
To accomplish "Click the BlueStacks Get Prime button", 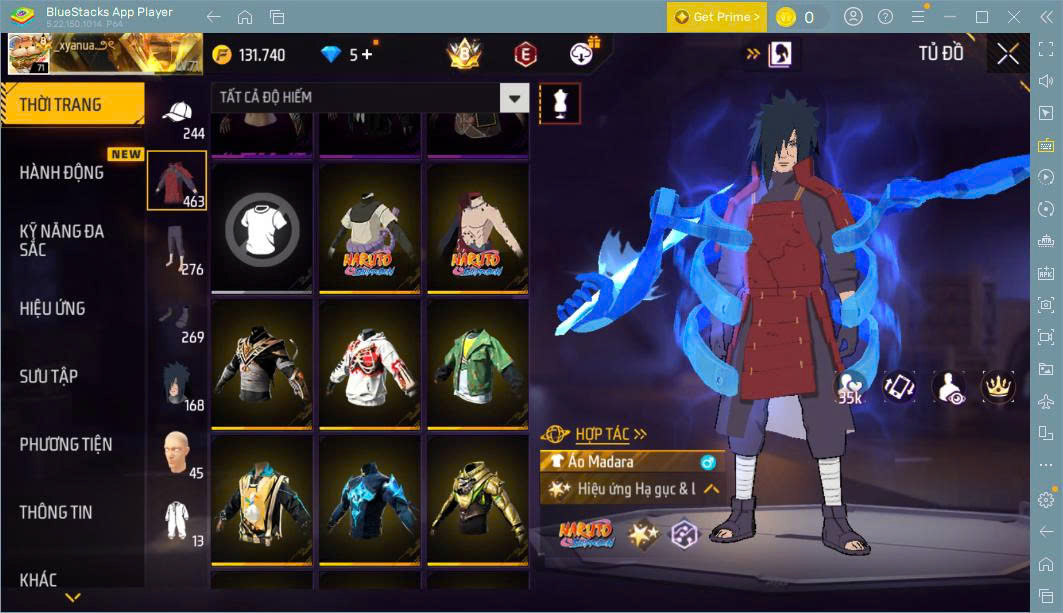I will (716, 17).
